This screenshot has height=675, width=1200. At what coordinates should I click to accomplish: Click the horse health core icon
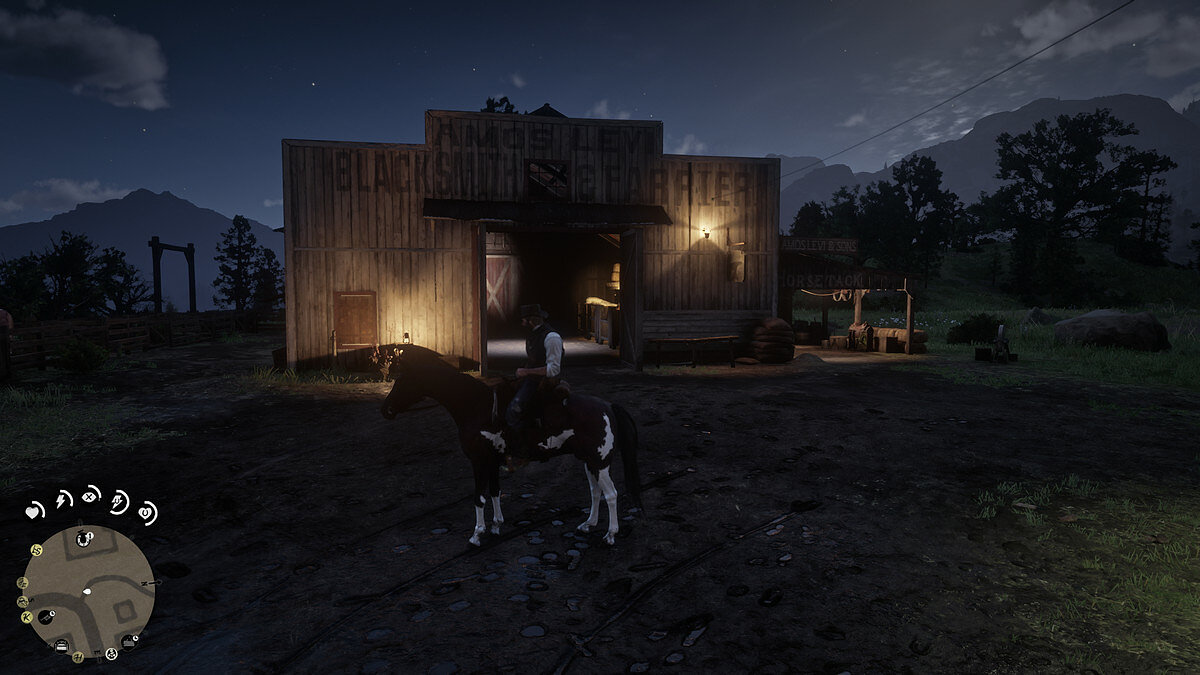point(148,513)
